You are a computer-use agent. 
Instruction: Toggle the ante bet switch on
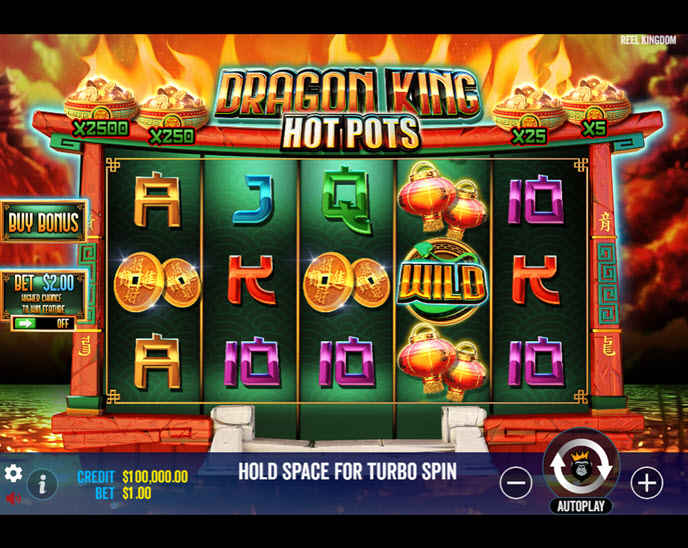pos(43,324)
